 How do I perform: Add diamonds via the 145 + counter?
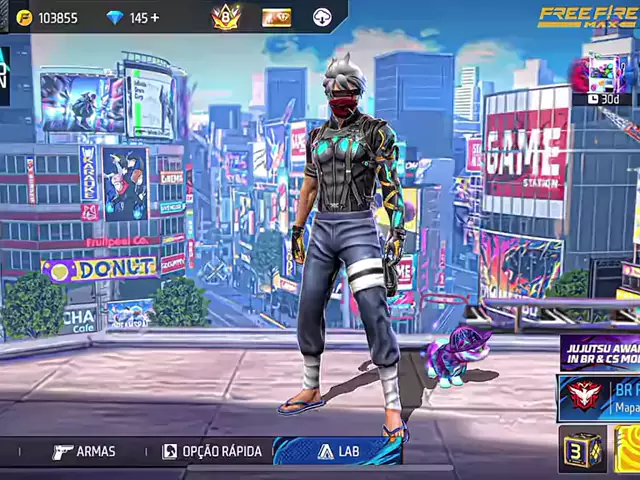tap(134, 17)
